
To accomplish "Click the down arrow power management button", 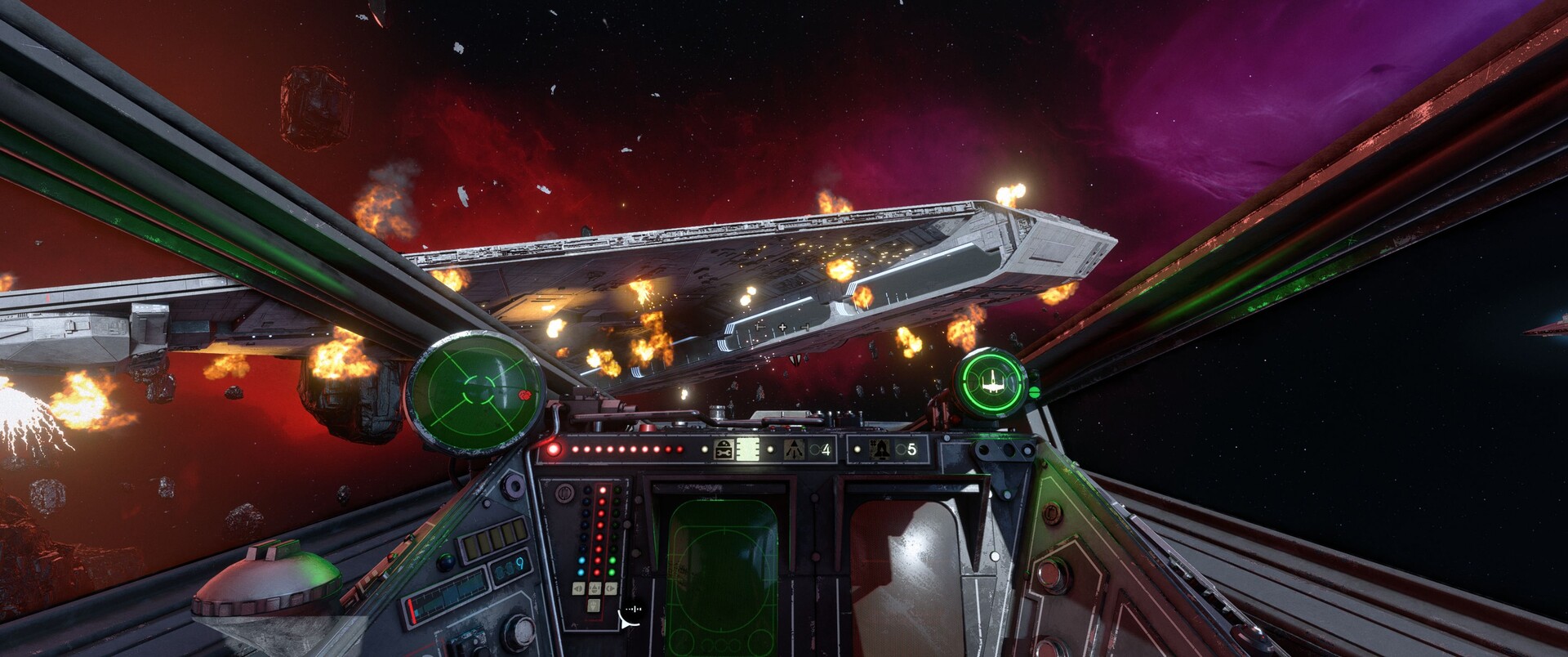I will [x=594, y=605].
